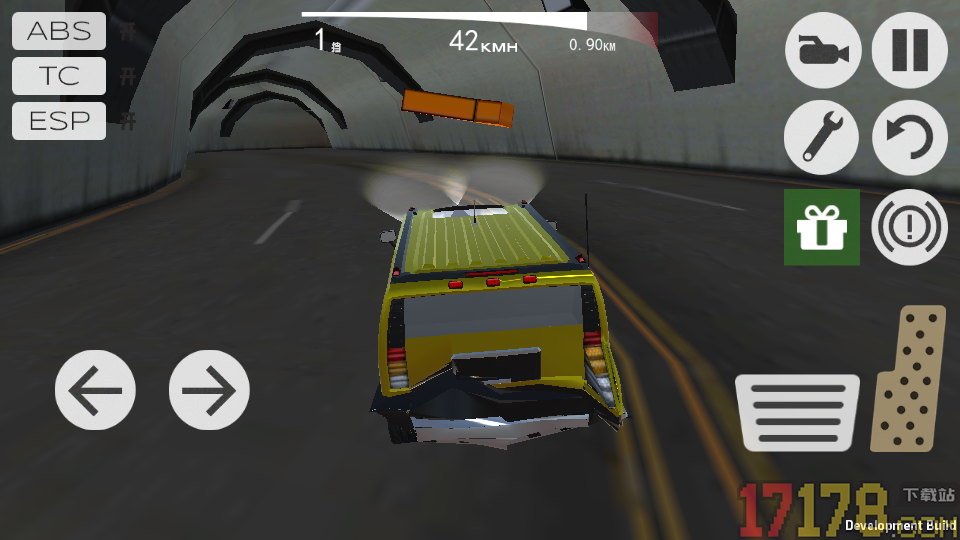This screenshot has height=540, width=960.
Task: Engage the handbrake warning button
Action: click(910, 228)
